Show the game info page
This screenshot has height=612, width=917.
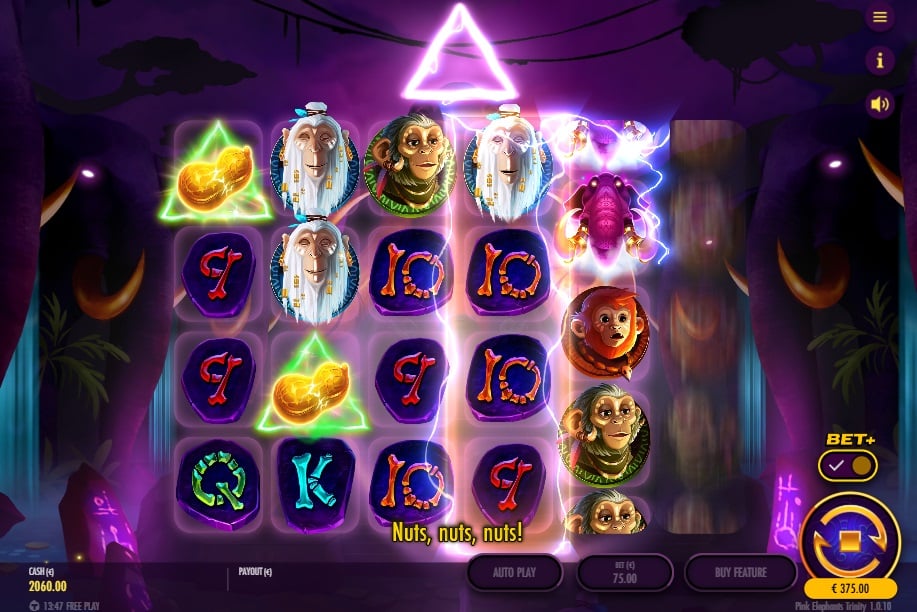(880, 60)
